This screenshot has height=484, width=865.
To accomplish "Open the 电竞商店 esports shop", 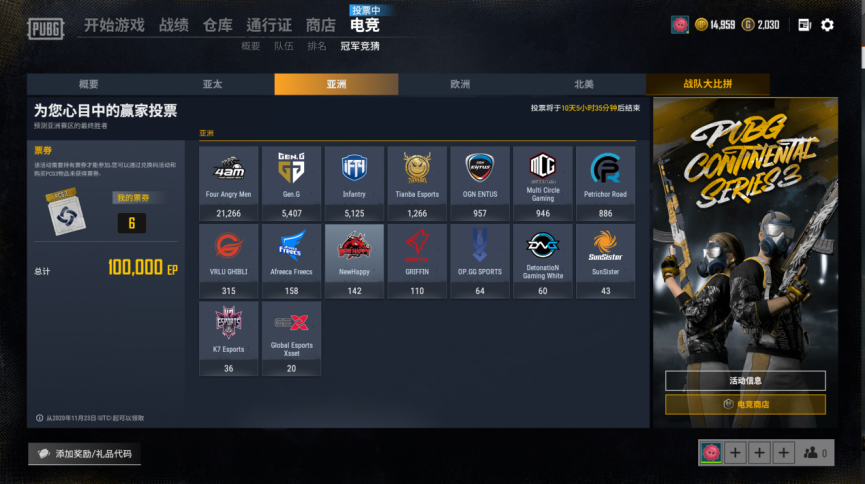I will tap(745, 404).
